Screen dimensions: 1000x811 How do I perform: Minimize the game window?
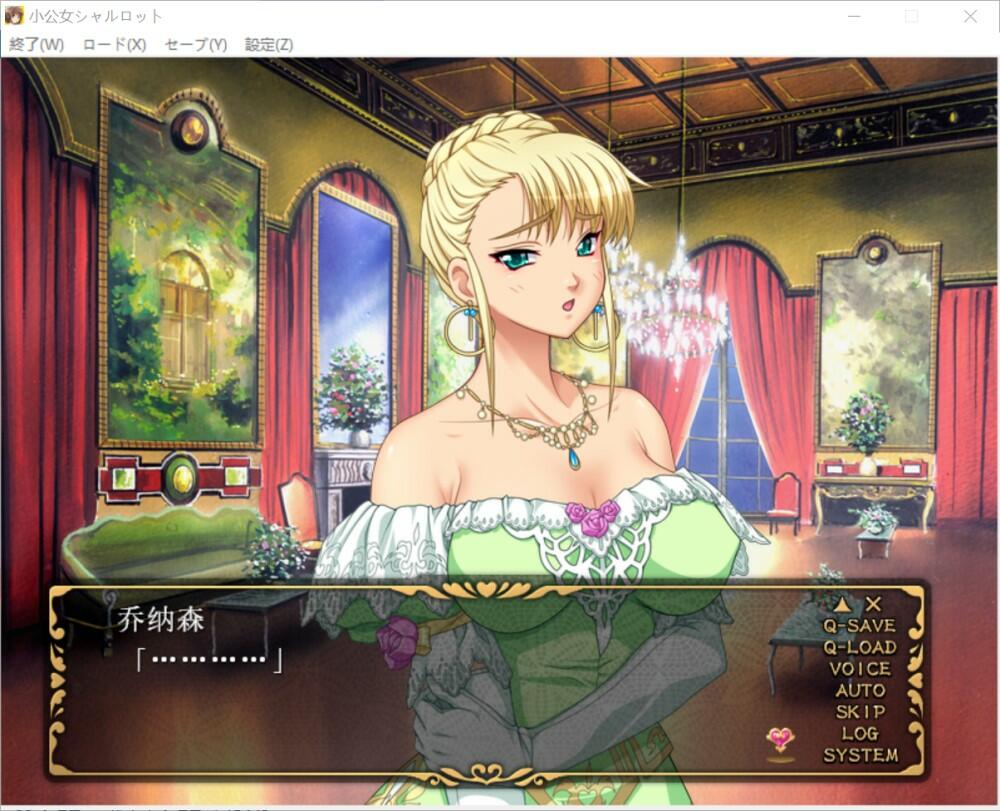tap(853, 16)
